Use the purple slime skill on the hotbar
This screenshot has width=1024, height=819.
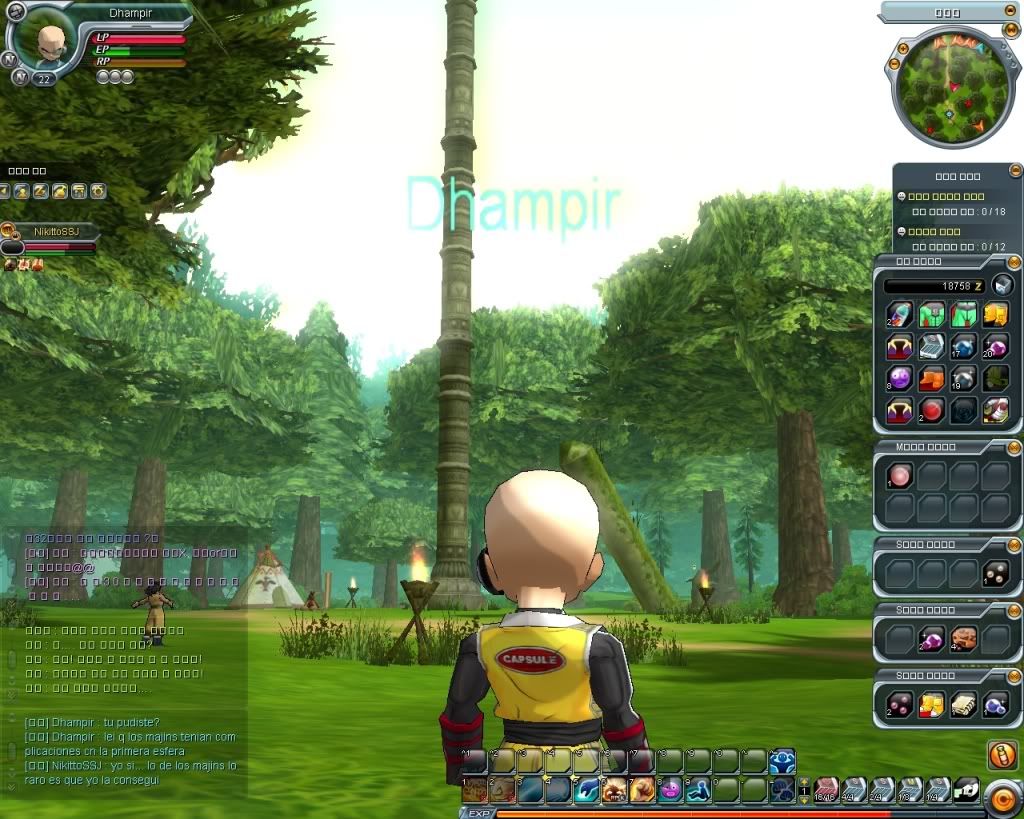(670, 789)
